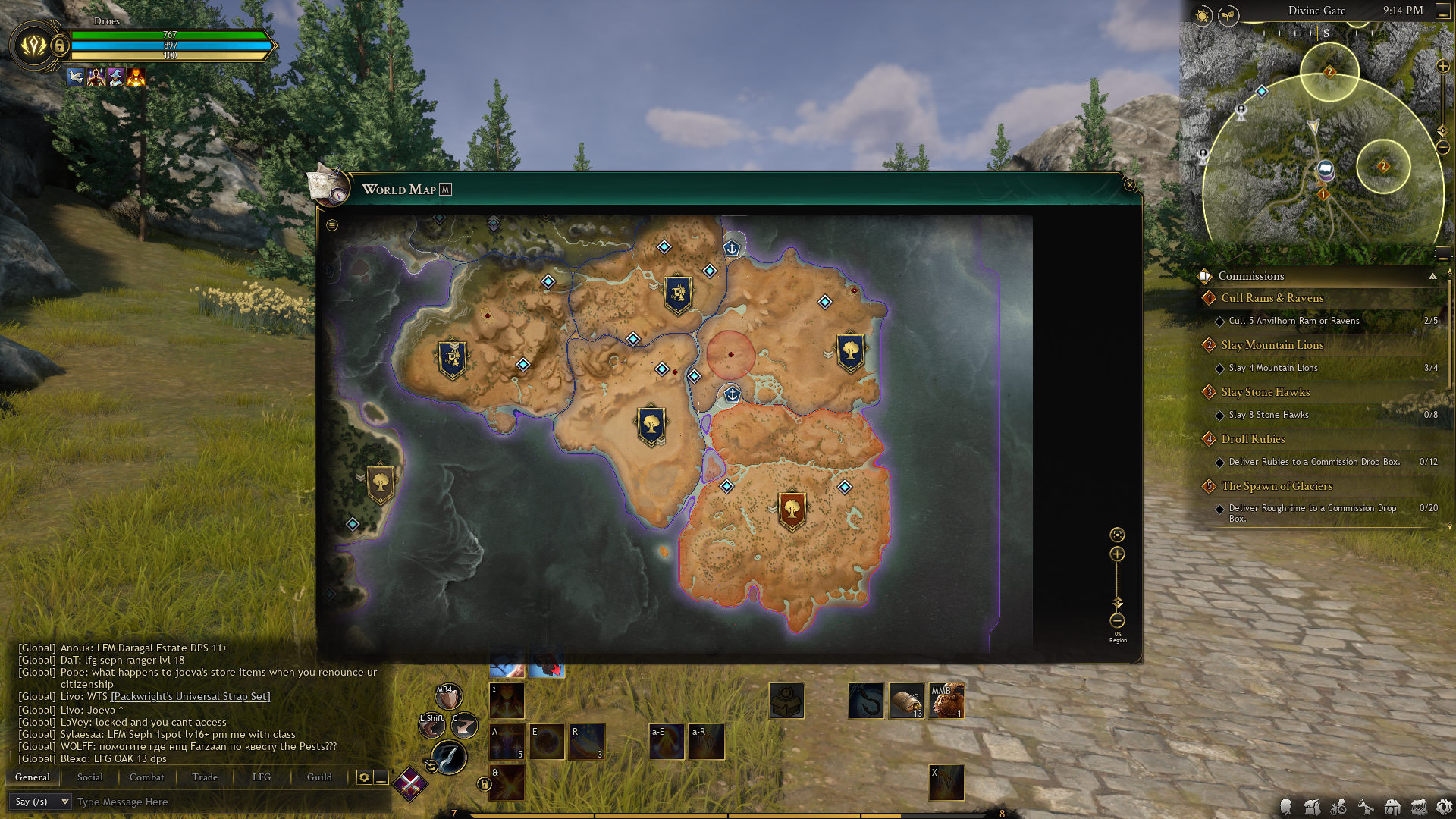Switch to the Social chat tab
Screen dimensions: 1456x819
pyautogui.click(x=89, y=777)
